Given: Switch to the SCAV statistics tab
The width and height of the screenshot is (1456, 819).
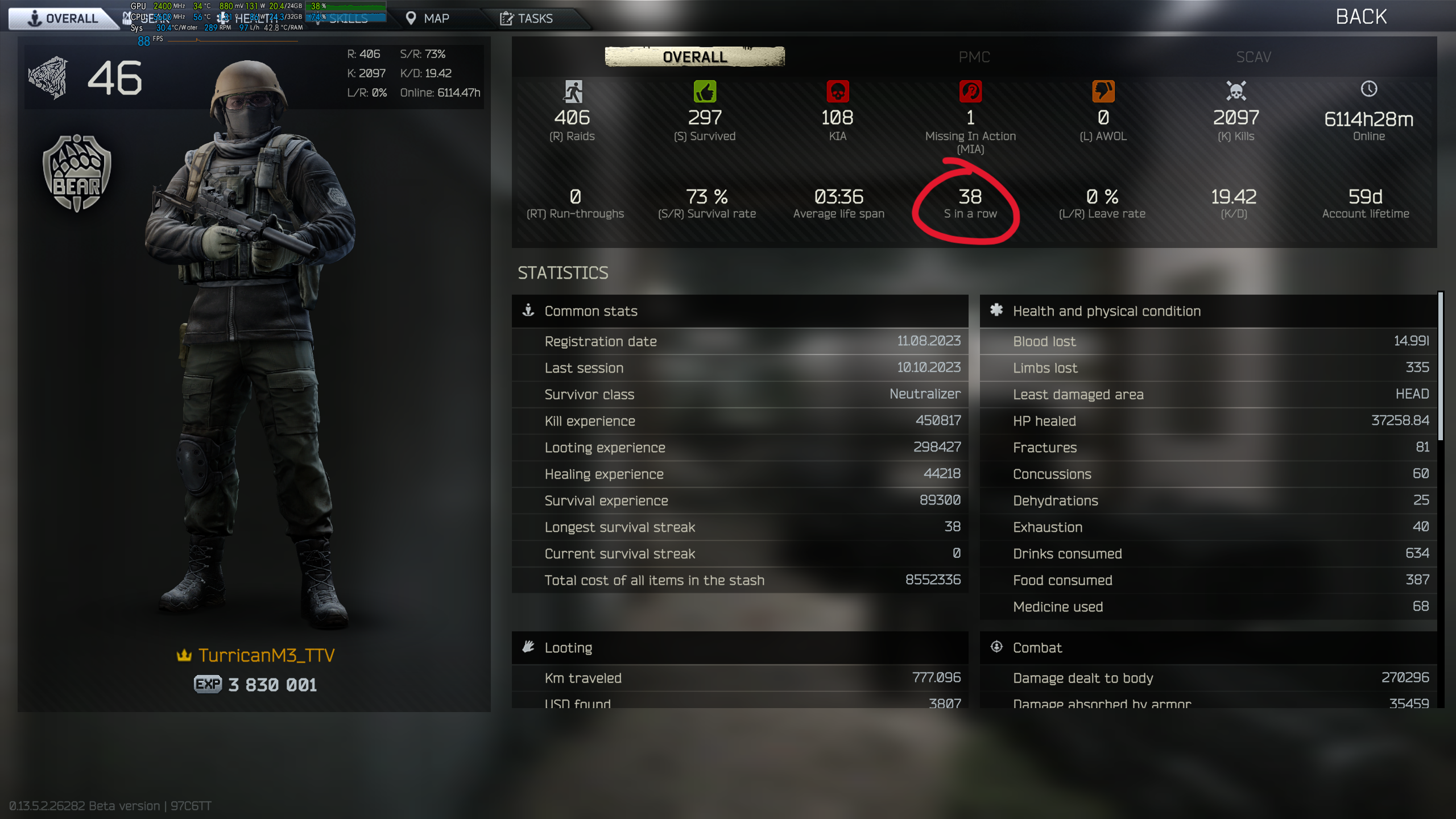Looking at the screenshot, I should click(x=1253, y=57).
